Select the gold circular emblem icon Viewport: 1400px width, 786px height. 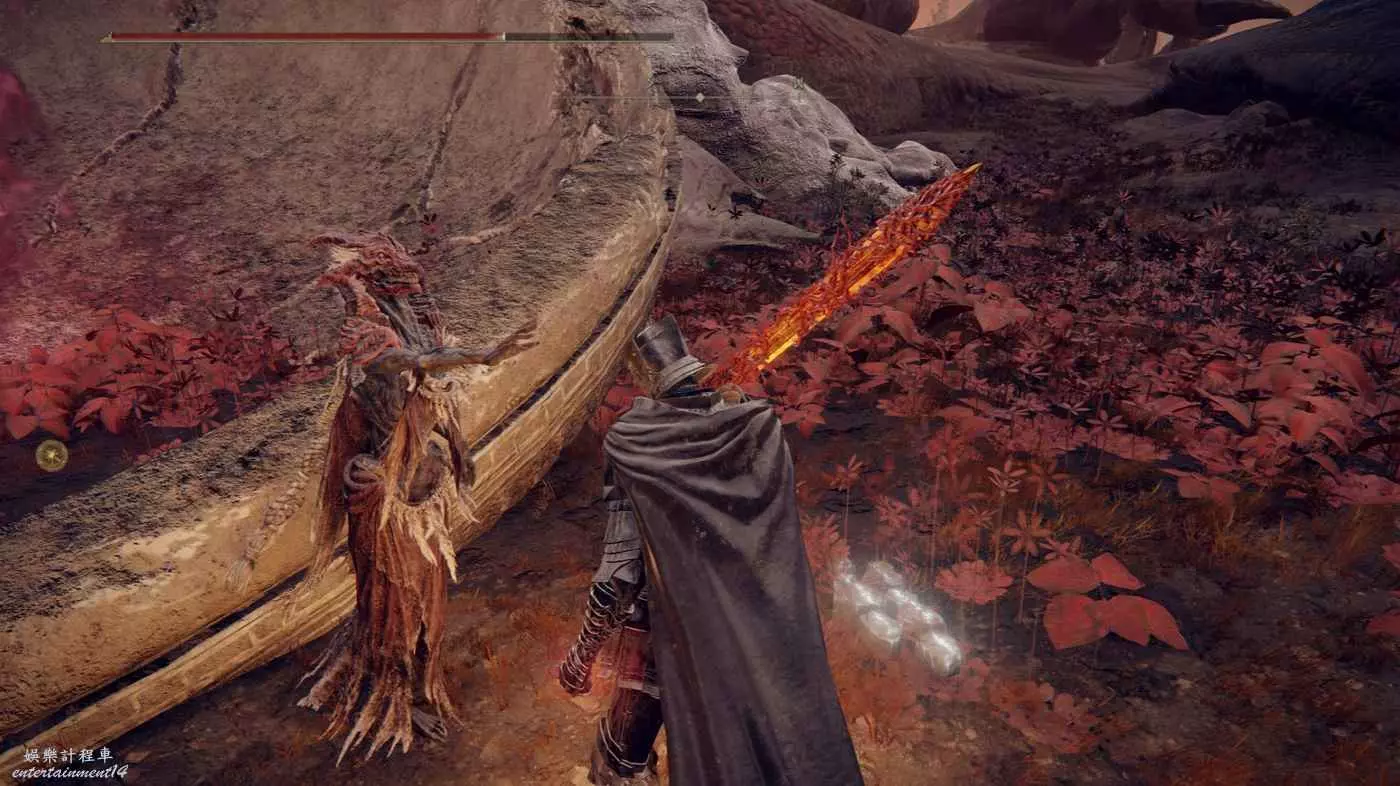tap(52, 456)
